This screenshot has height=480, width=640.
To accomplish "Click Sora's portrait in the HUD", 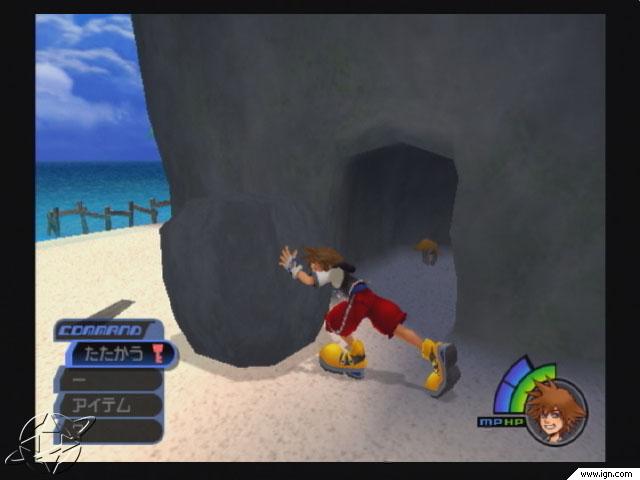I will pos(555,411).
